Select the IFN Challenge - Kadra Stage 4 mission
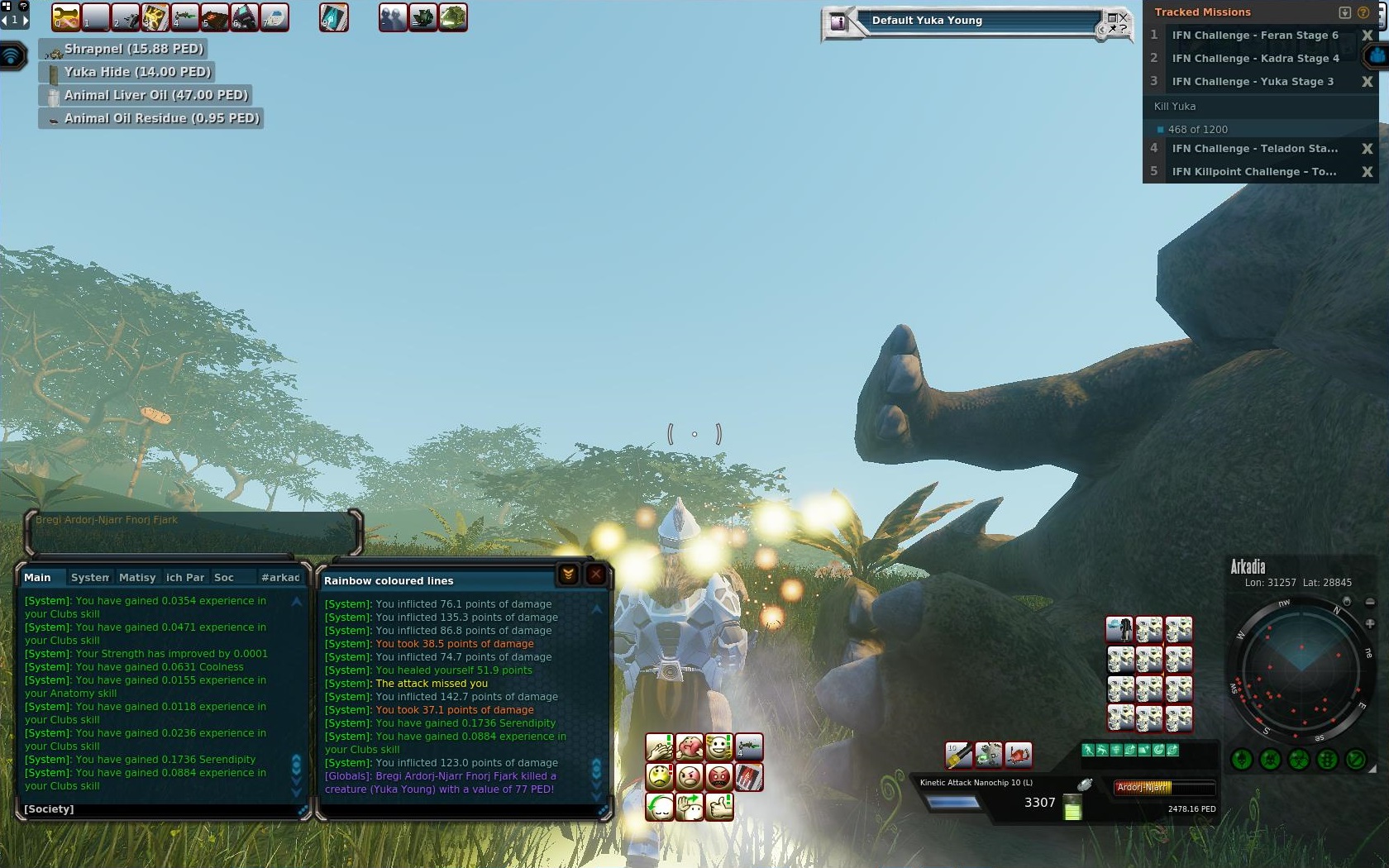Viewport: 1389px width, 868px height. pos(1254,59)
